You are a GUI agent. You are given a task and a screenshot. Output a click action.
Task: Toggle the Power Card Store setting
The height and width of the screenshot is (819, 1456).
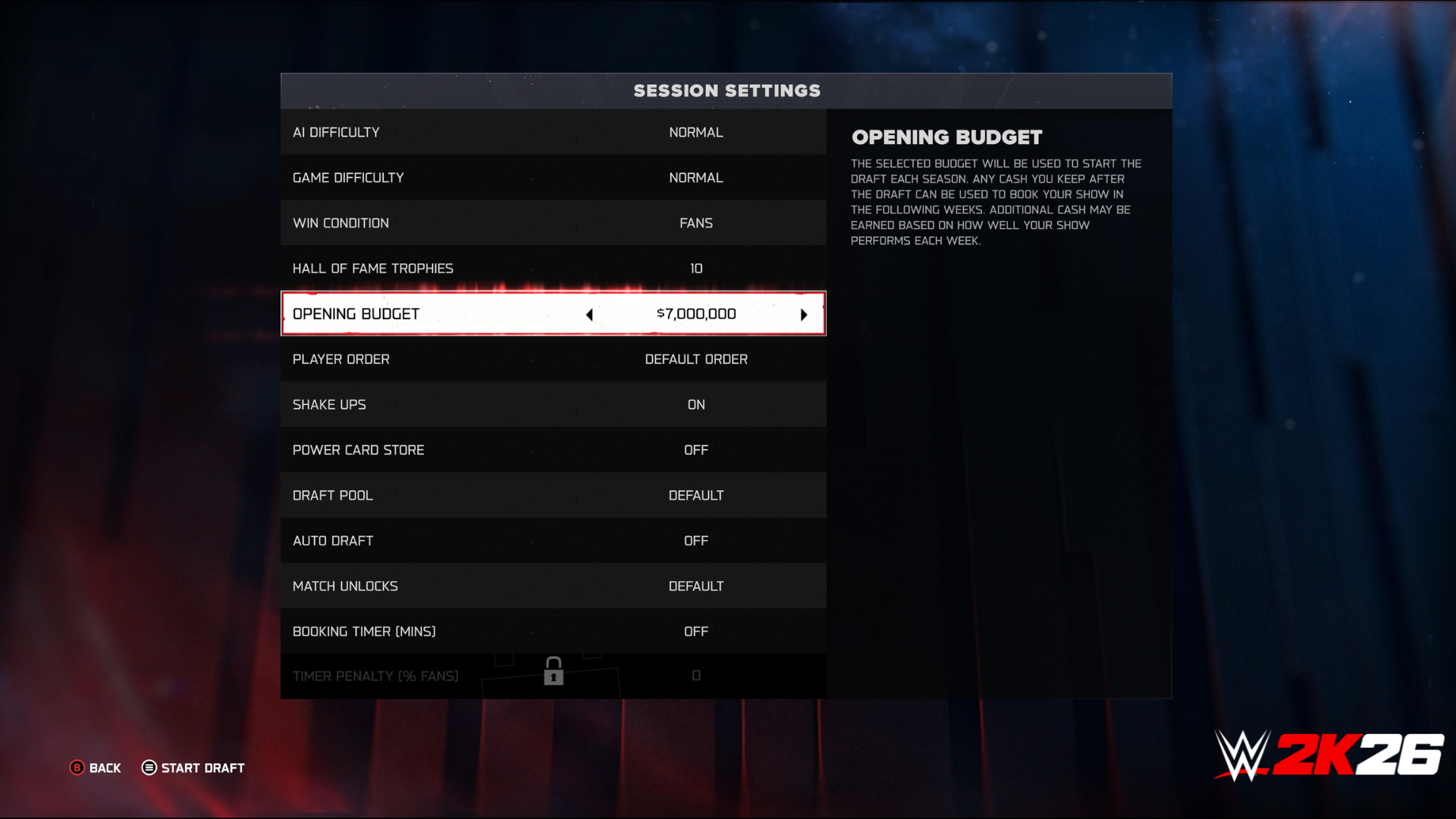click(553, 450)
